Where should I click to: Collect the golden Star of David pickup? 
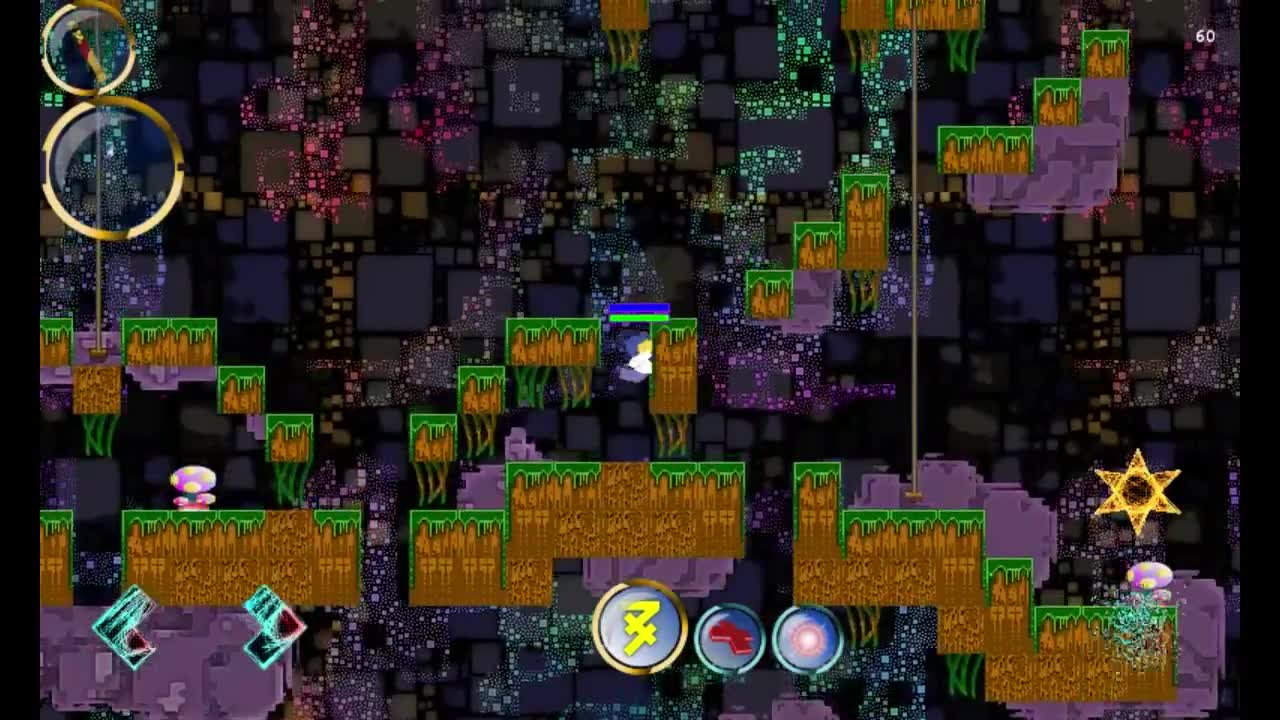tap(1140, 489)
